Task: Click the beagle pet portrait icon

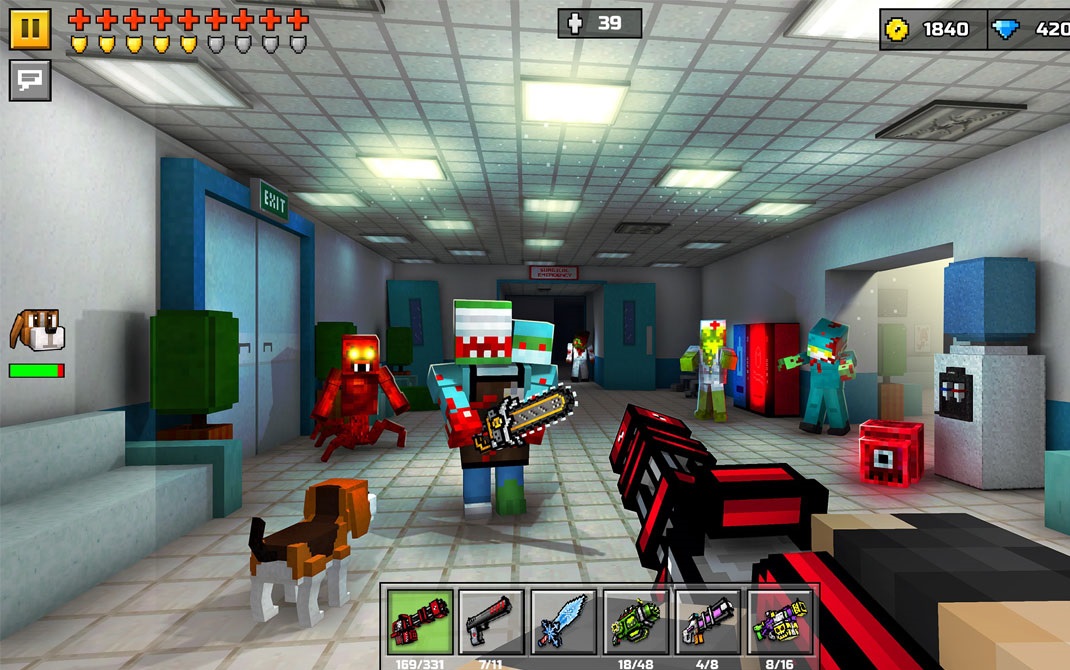Action: (x=35, y=330)
